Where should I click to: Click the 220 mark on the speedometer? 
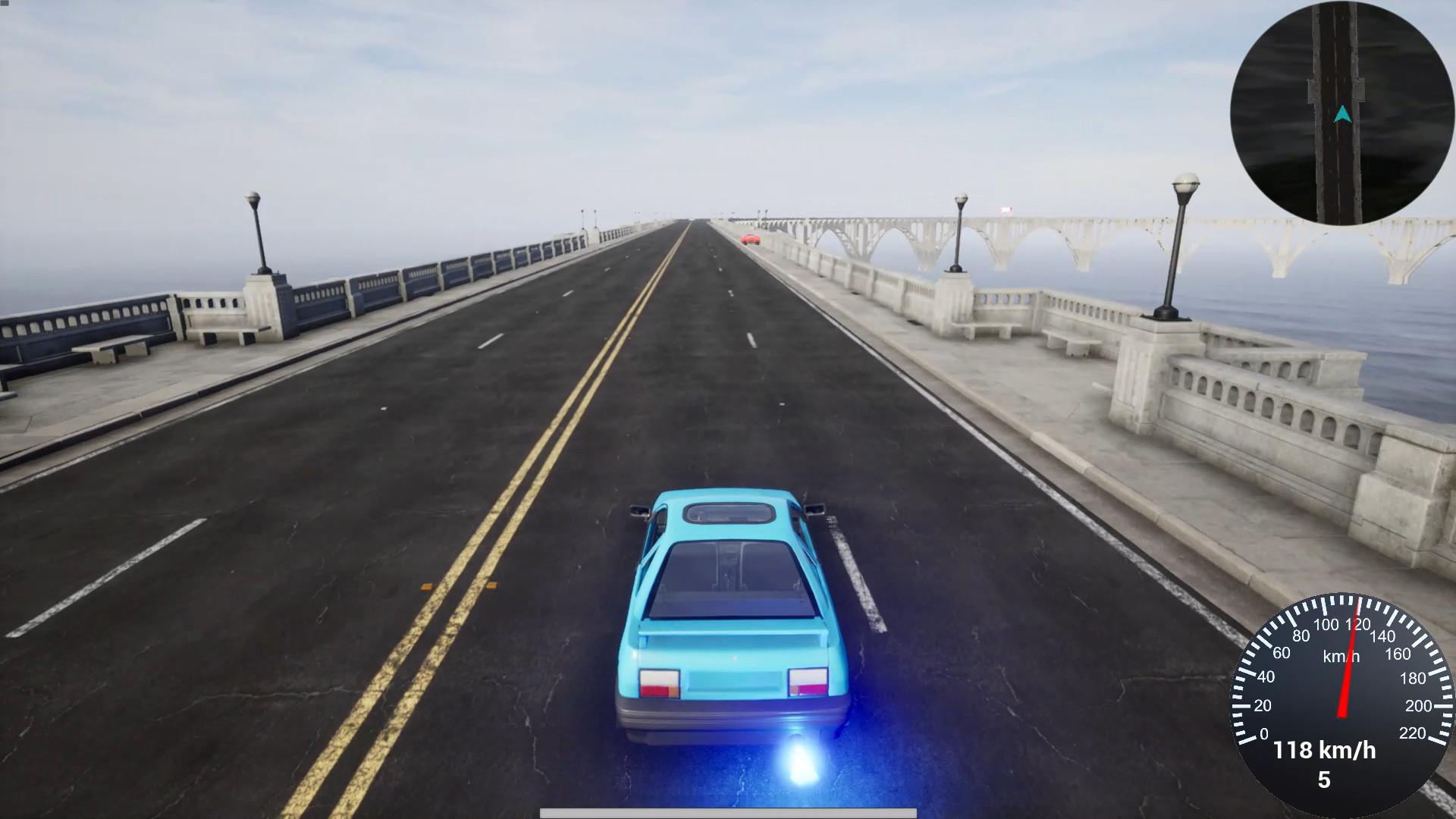point(1413,733)
